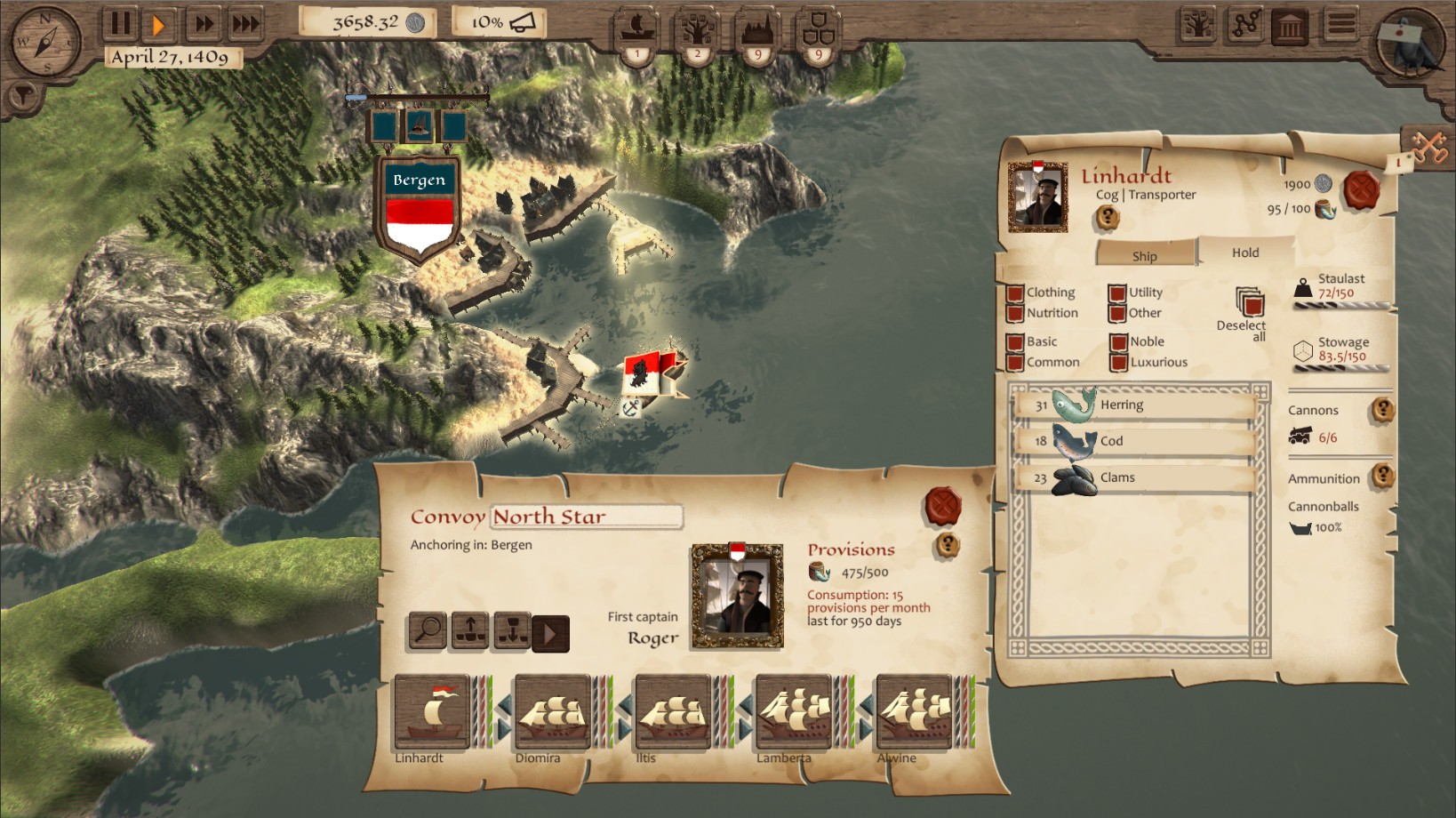This screenshot has width=1456, height=818.
Task: Set game speed to fastest
Action: point(245,23)
